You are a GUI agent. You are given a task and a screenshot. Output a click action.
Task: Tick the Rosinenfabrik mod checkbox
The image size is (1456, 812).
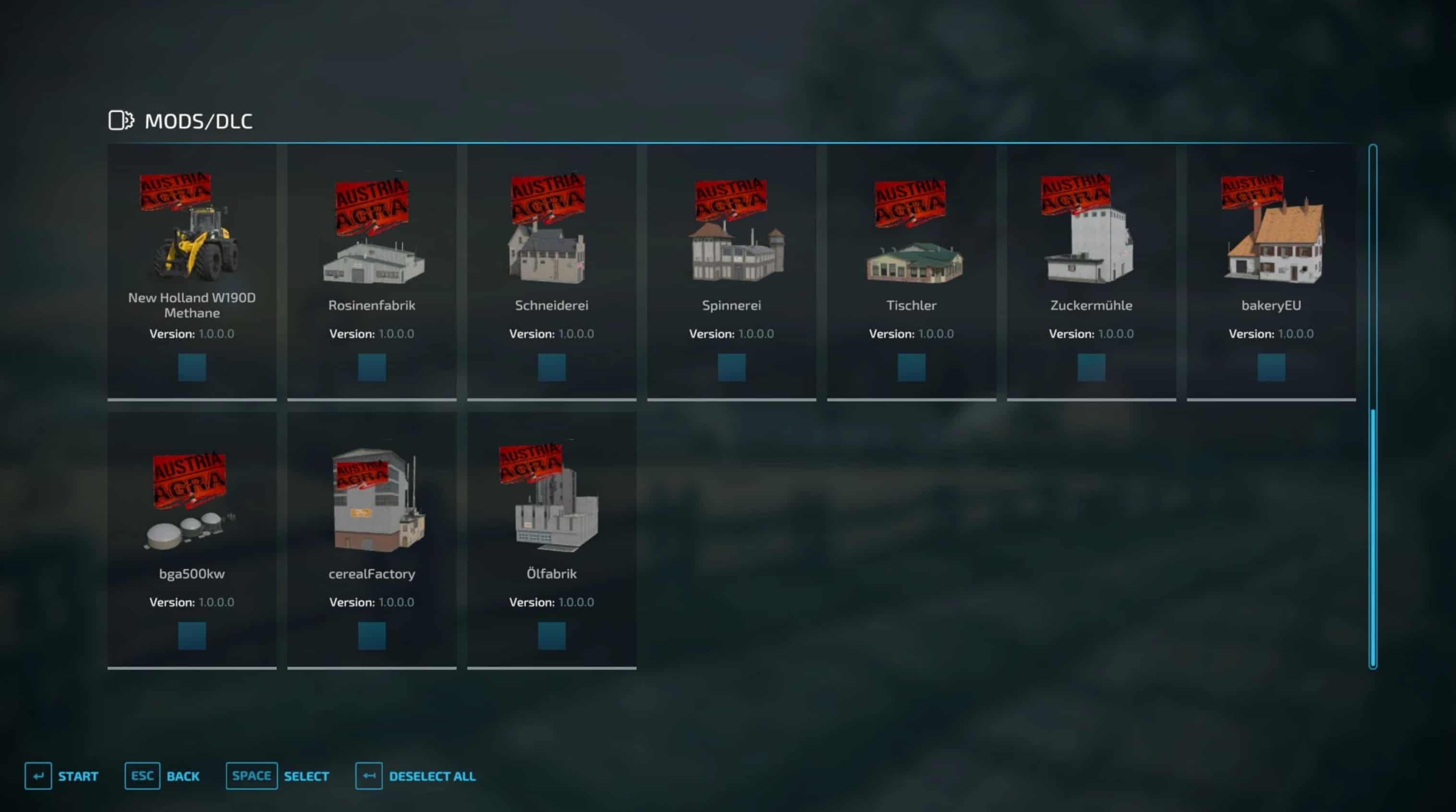[372, 367]
